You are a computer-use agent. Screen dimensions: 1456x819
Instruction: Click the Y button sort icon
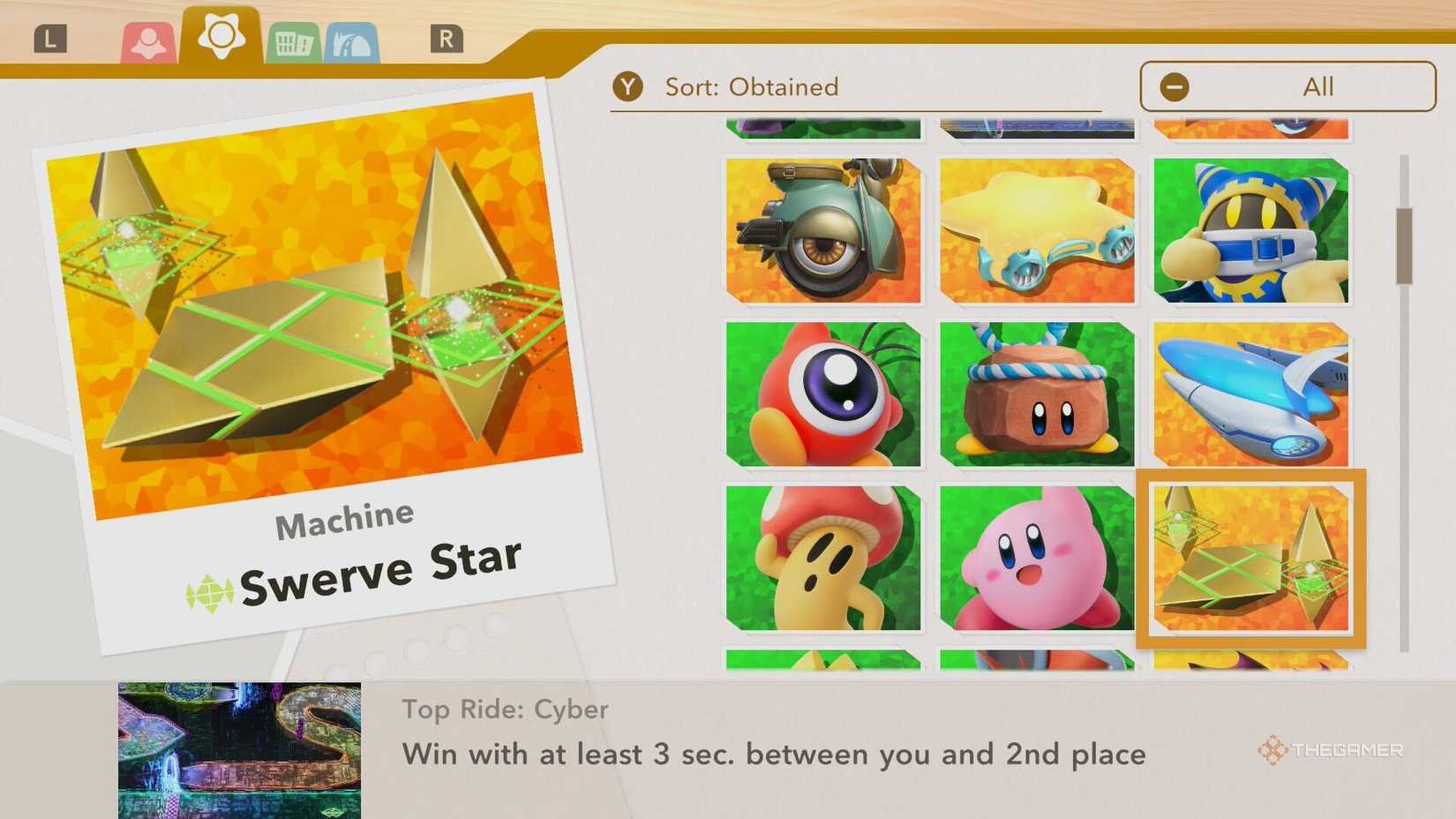628,86
